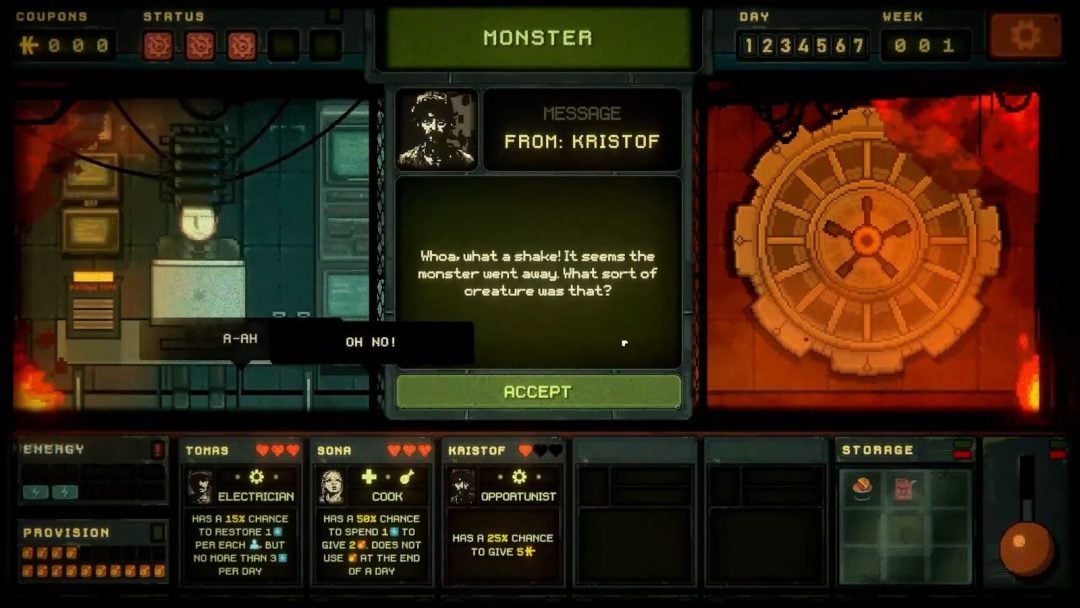Select Tomas the Electrician card
This screenshot has width=1080, height=608.
[242, 510]
